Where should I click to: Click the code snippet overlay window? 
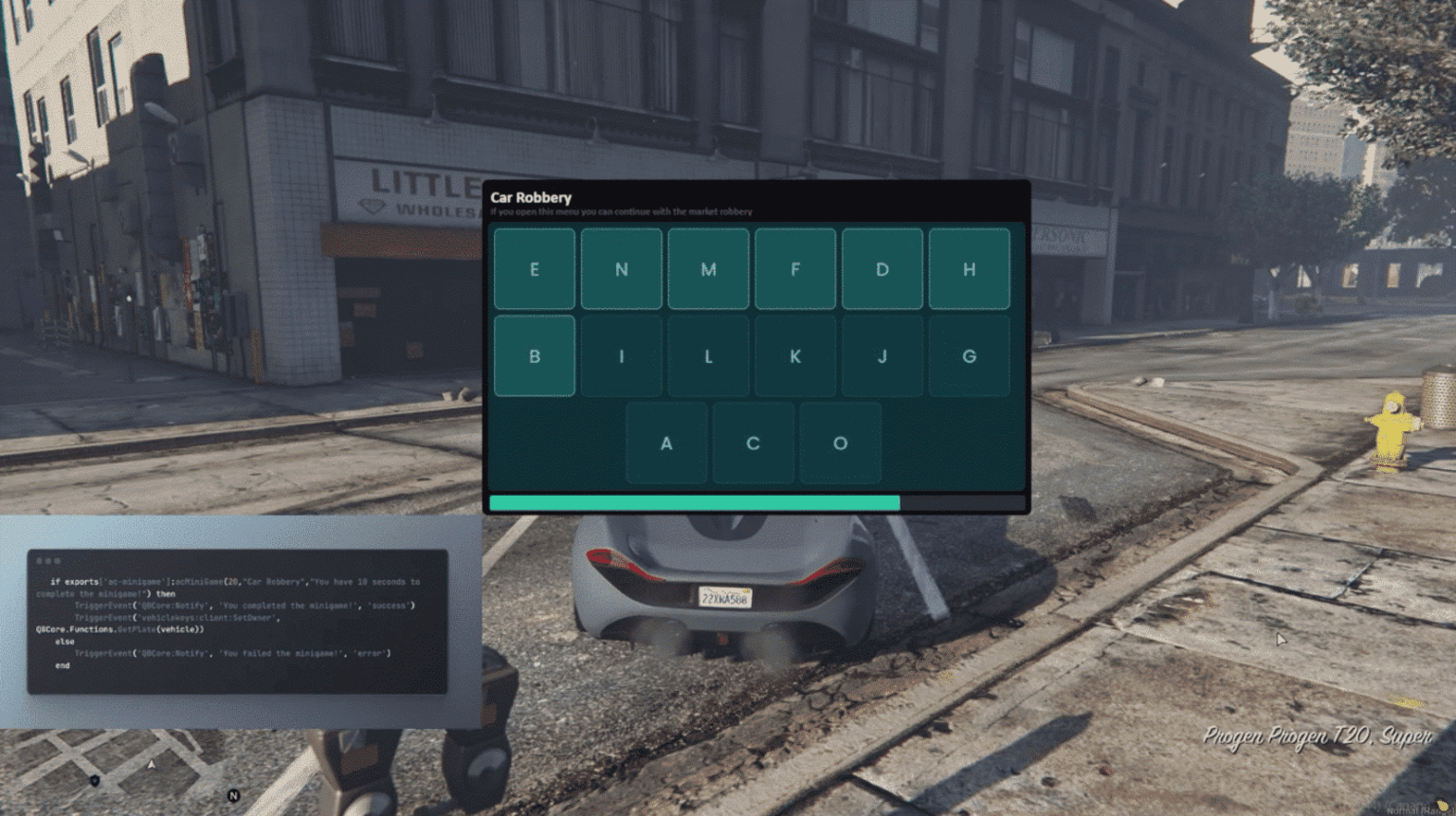(237, 621)
